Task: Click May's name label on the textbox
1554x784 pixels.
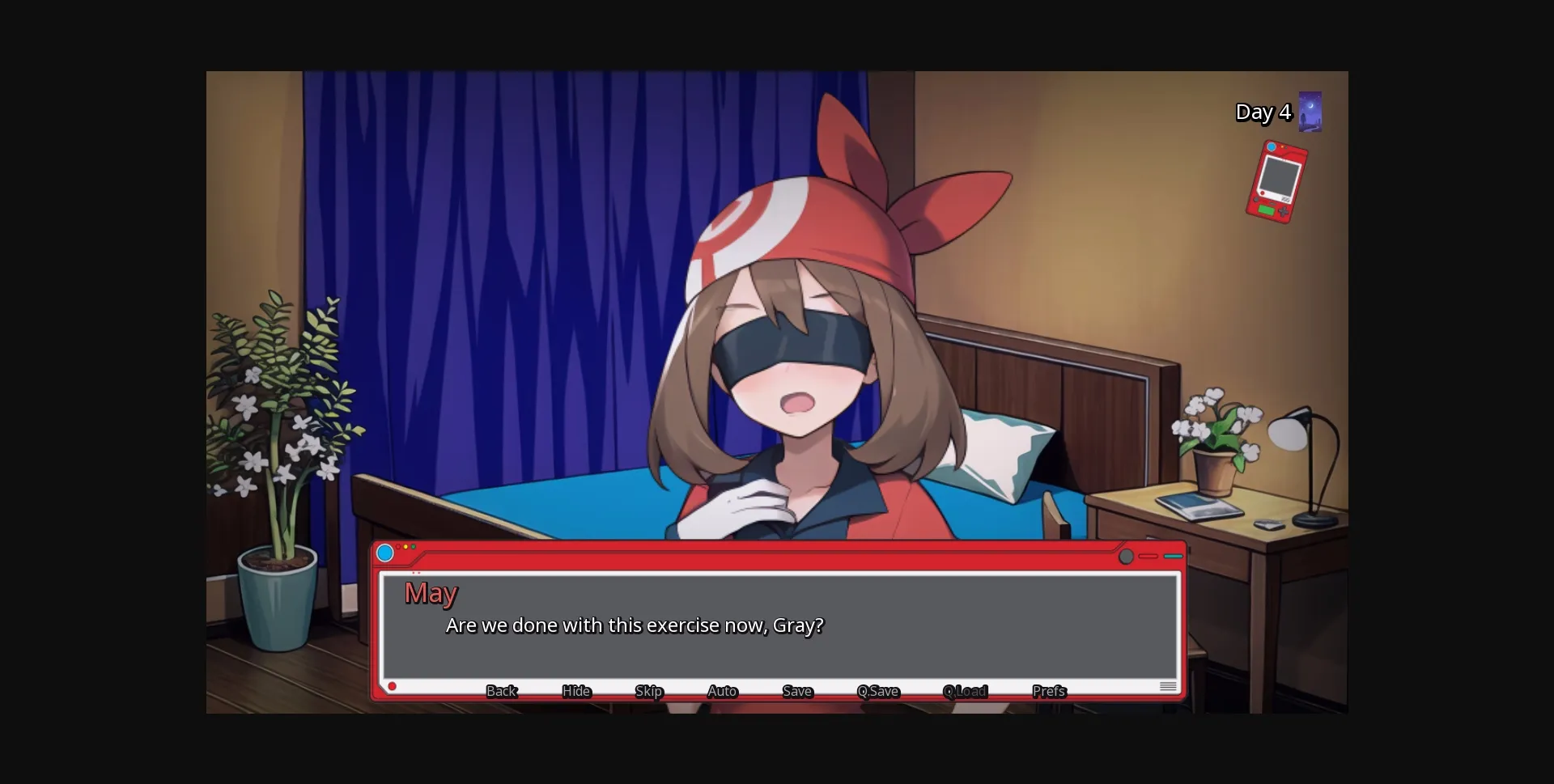Action: click(430, 593)
